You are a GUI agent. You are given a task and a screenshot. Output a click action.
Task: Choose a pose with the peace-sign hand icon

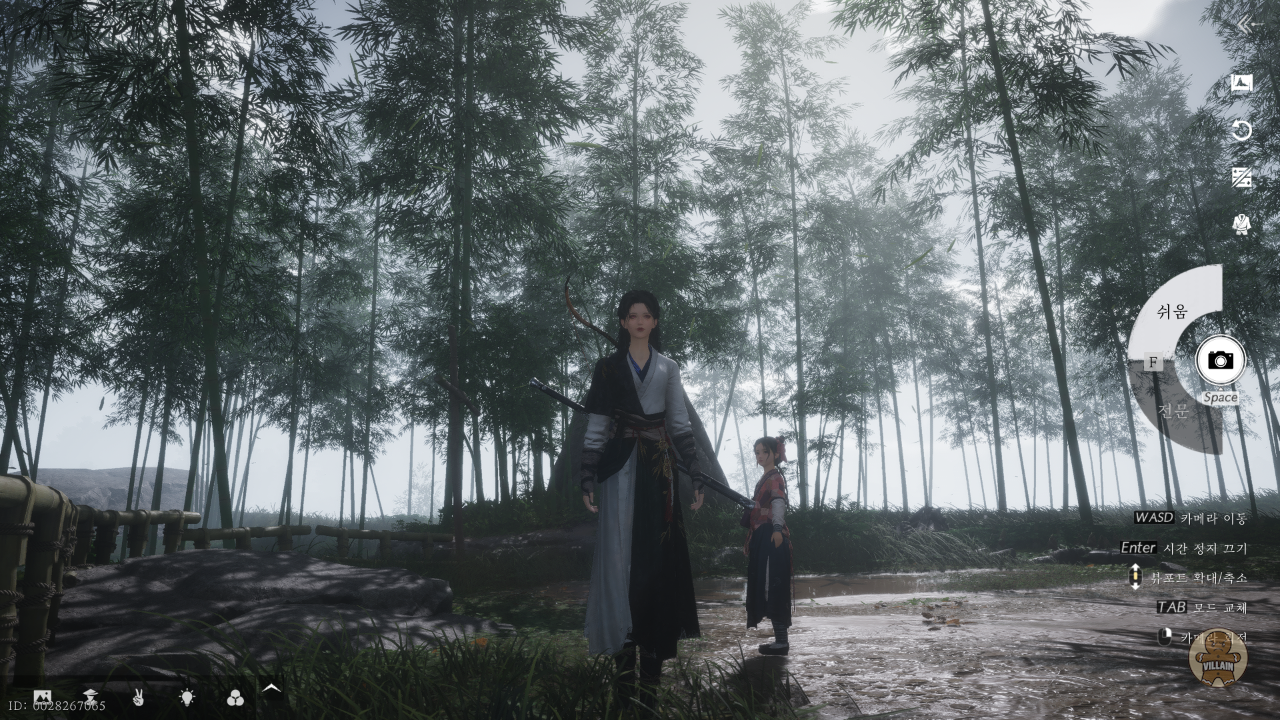point(139,697)
